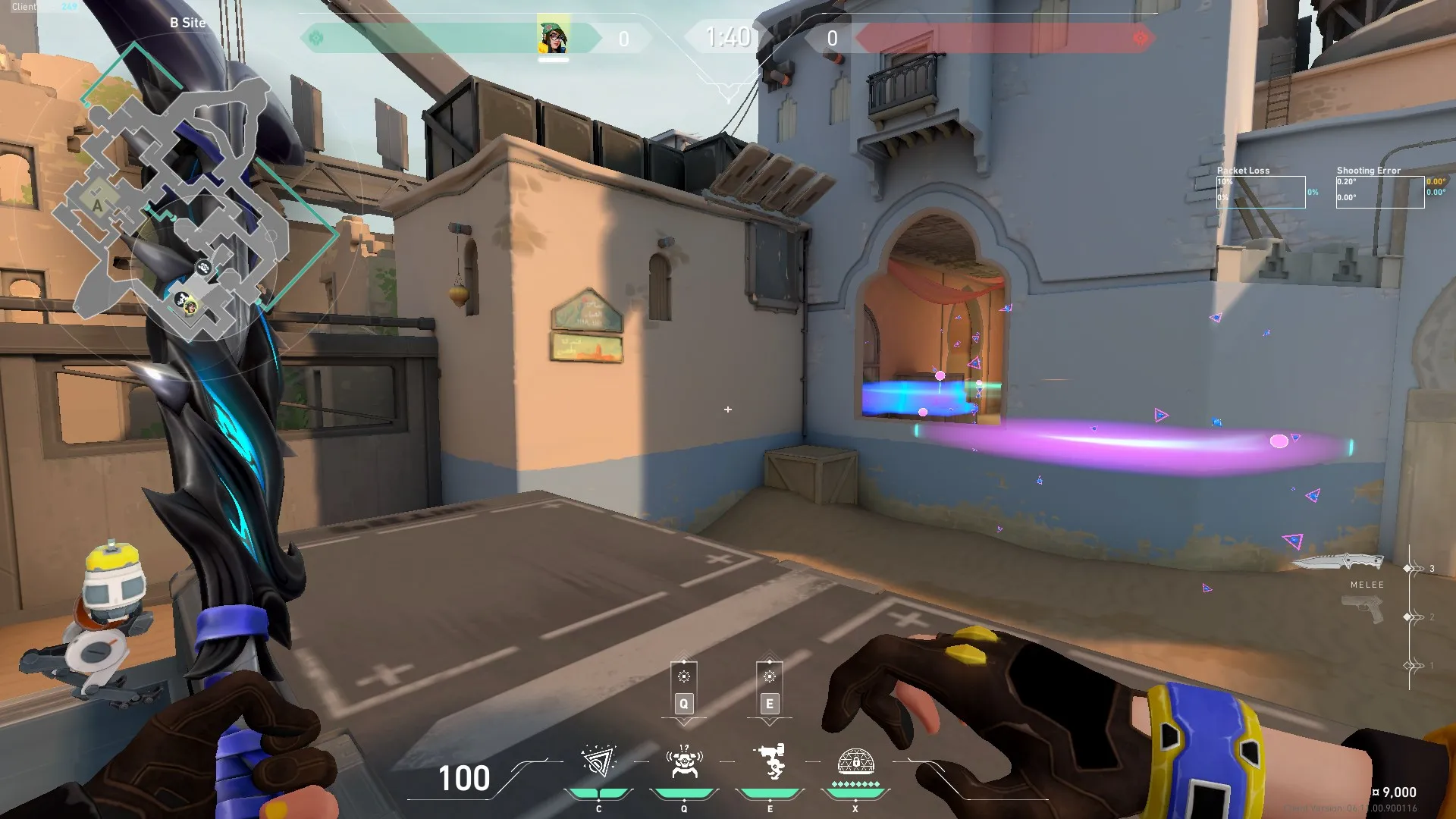Viewport: 1456px width, 819px height.
Task: Open the Packet Loss graph
Action: pos(1261,192)
